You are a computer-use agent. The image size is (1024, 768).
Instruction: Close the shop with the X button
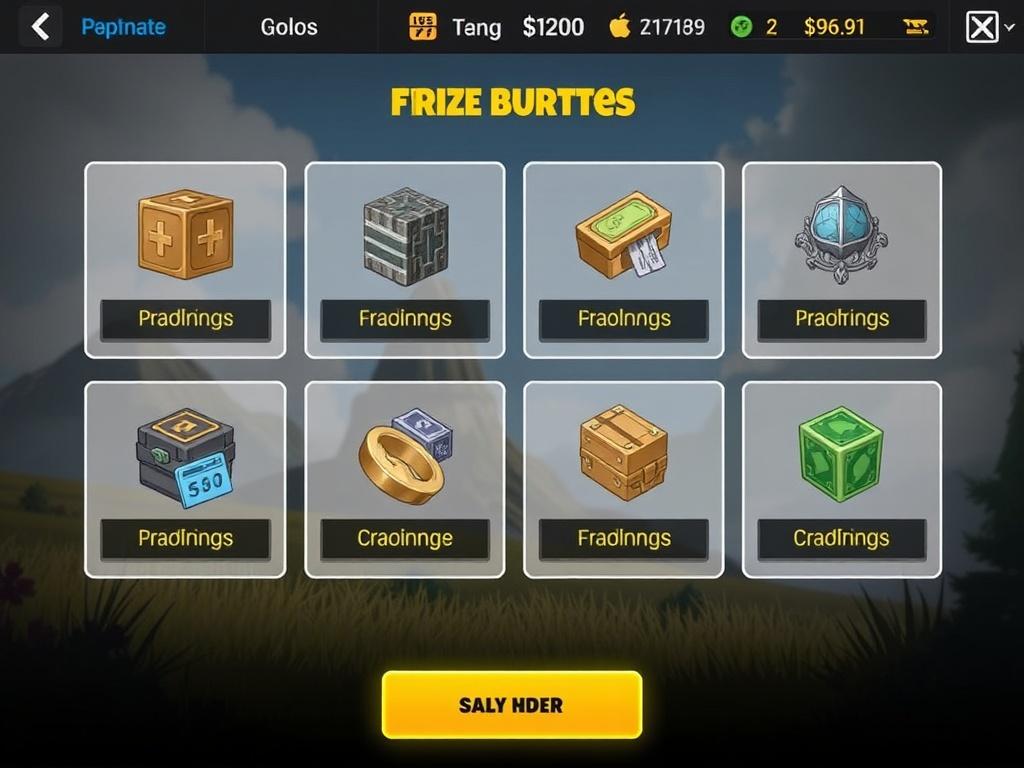point(982,27)
